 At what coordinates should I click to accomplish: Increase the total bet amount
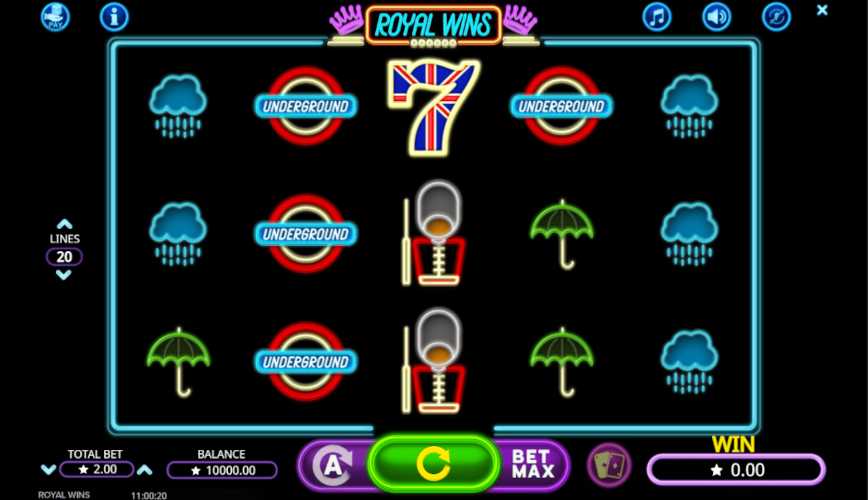coord(145,470)
